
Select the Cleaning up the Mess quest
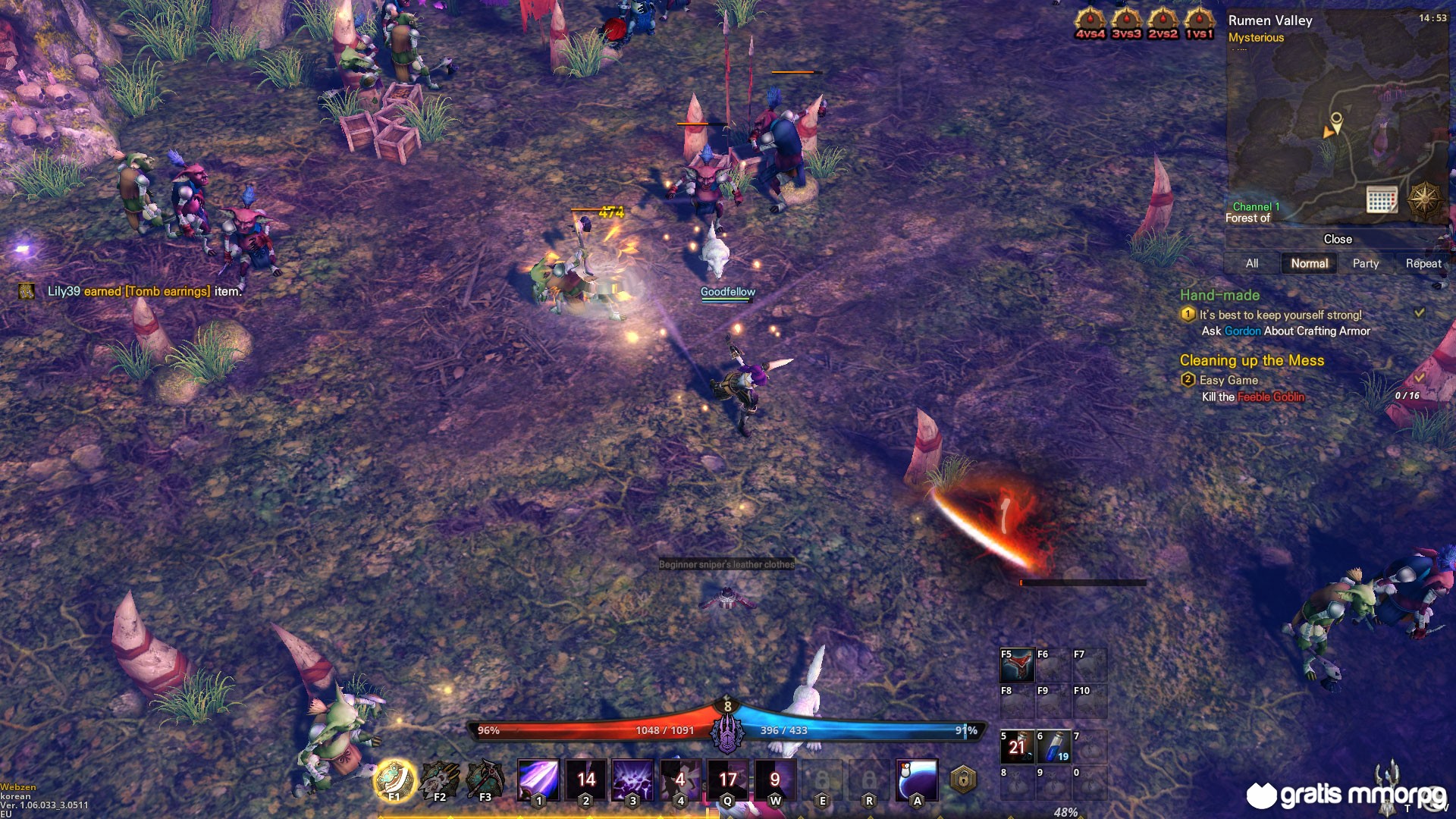1251,360
